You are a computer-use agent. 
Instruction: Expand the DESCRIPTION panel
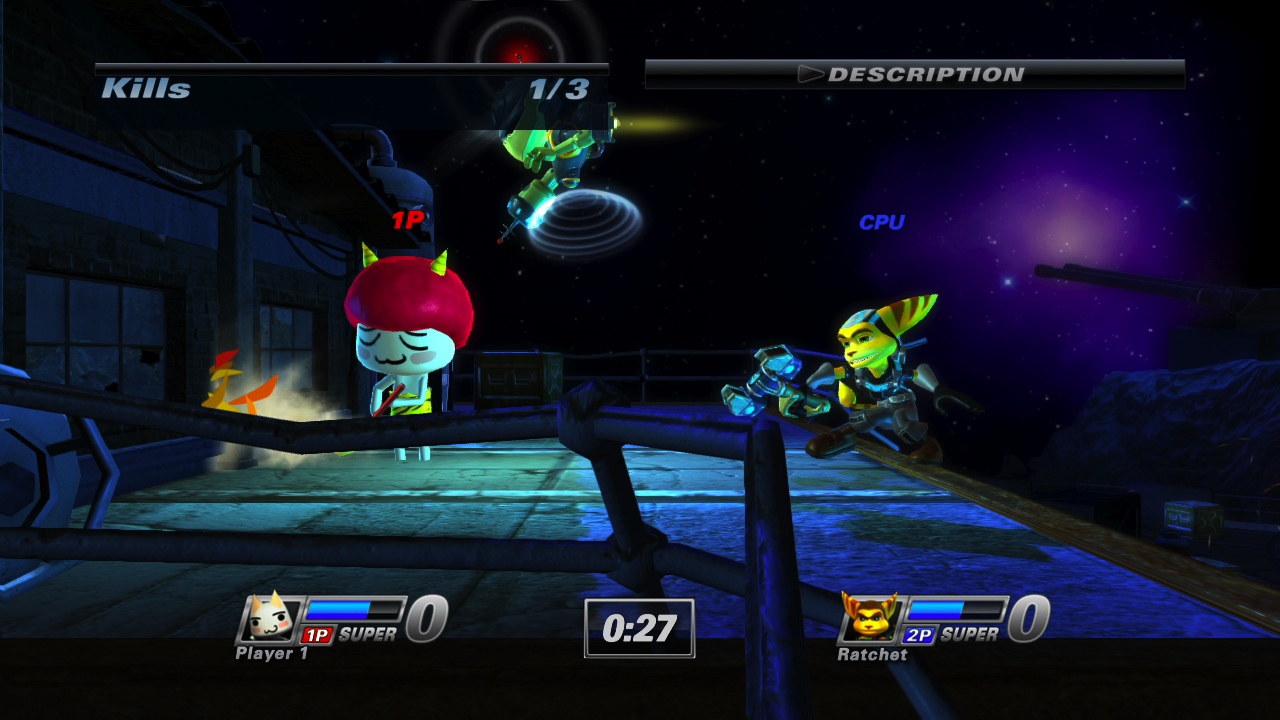point(915,72)
